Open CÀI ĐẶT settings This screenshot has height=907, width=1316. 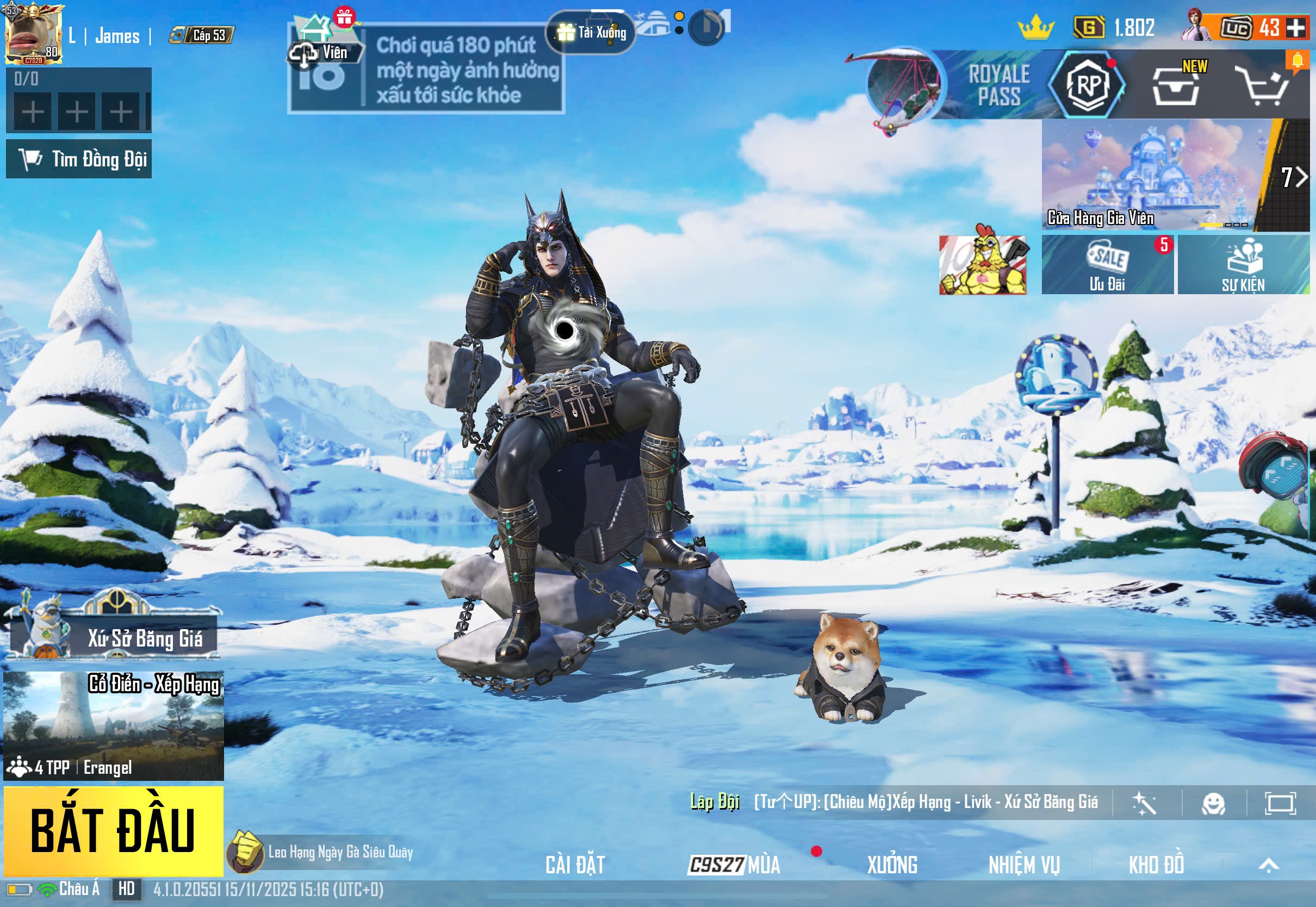click(575, 865)
